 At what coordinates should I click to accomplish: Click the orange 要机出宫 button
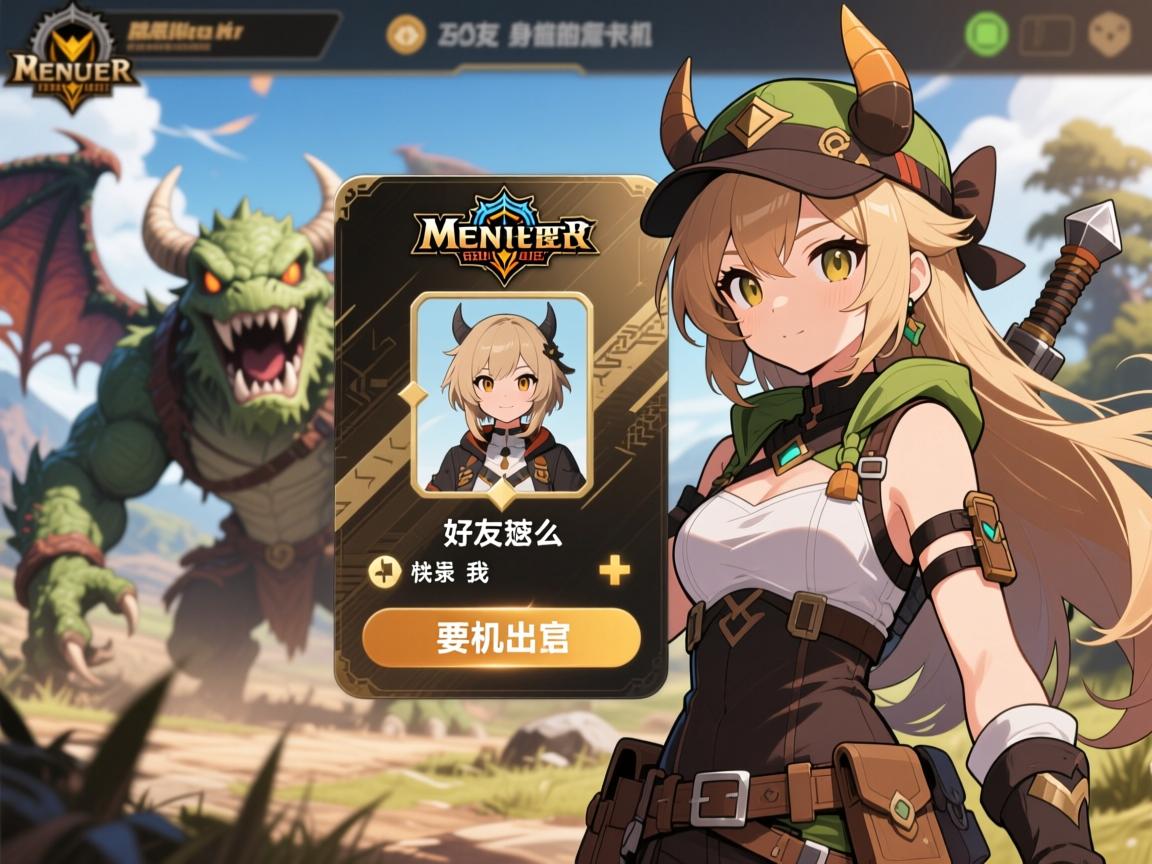pyautogui.click(x=501, y=637)
